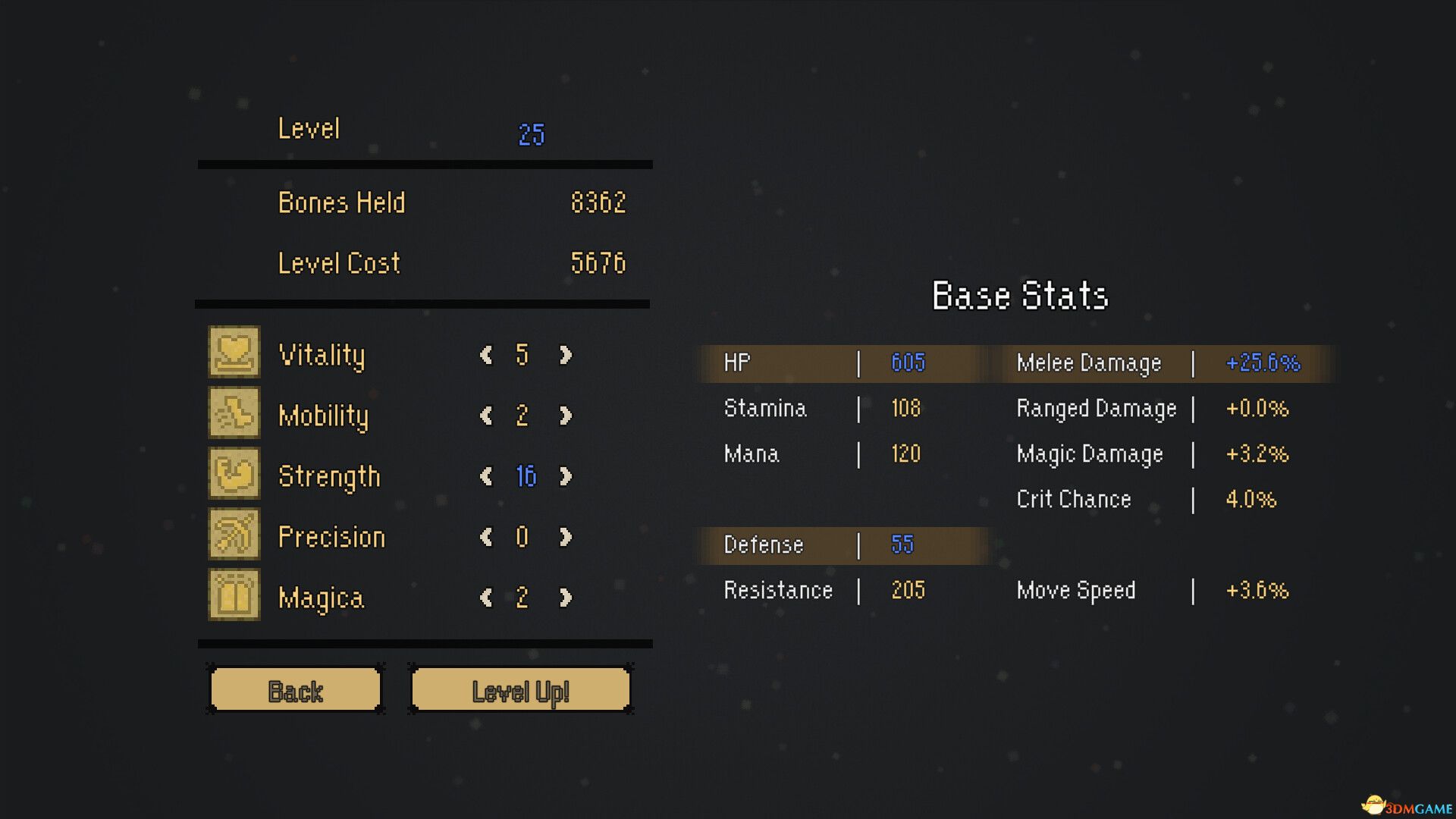1456x819 pixels.
Task: Increase Vitality with the right arrow
Action: tap(565, 354)
